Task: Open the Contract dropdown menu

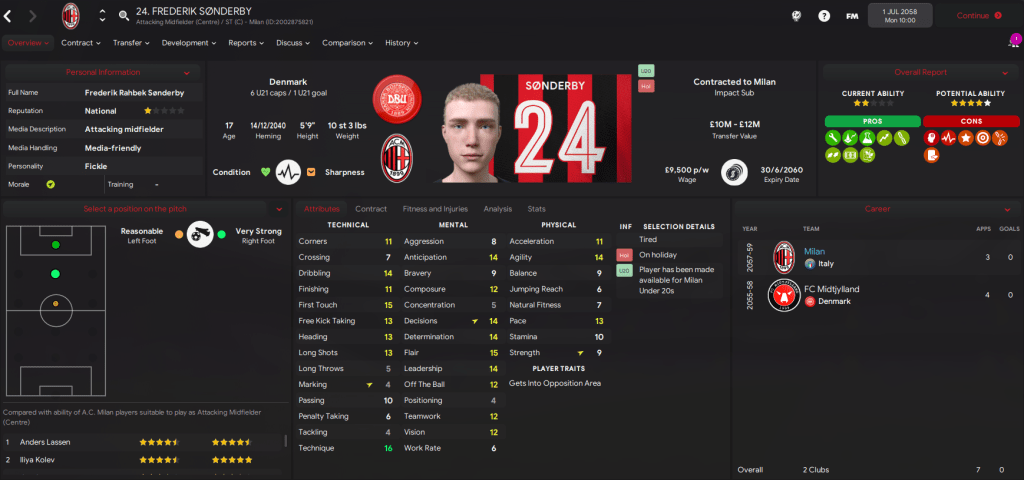Action: 81,43
